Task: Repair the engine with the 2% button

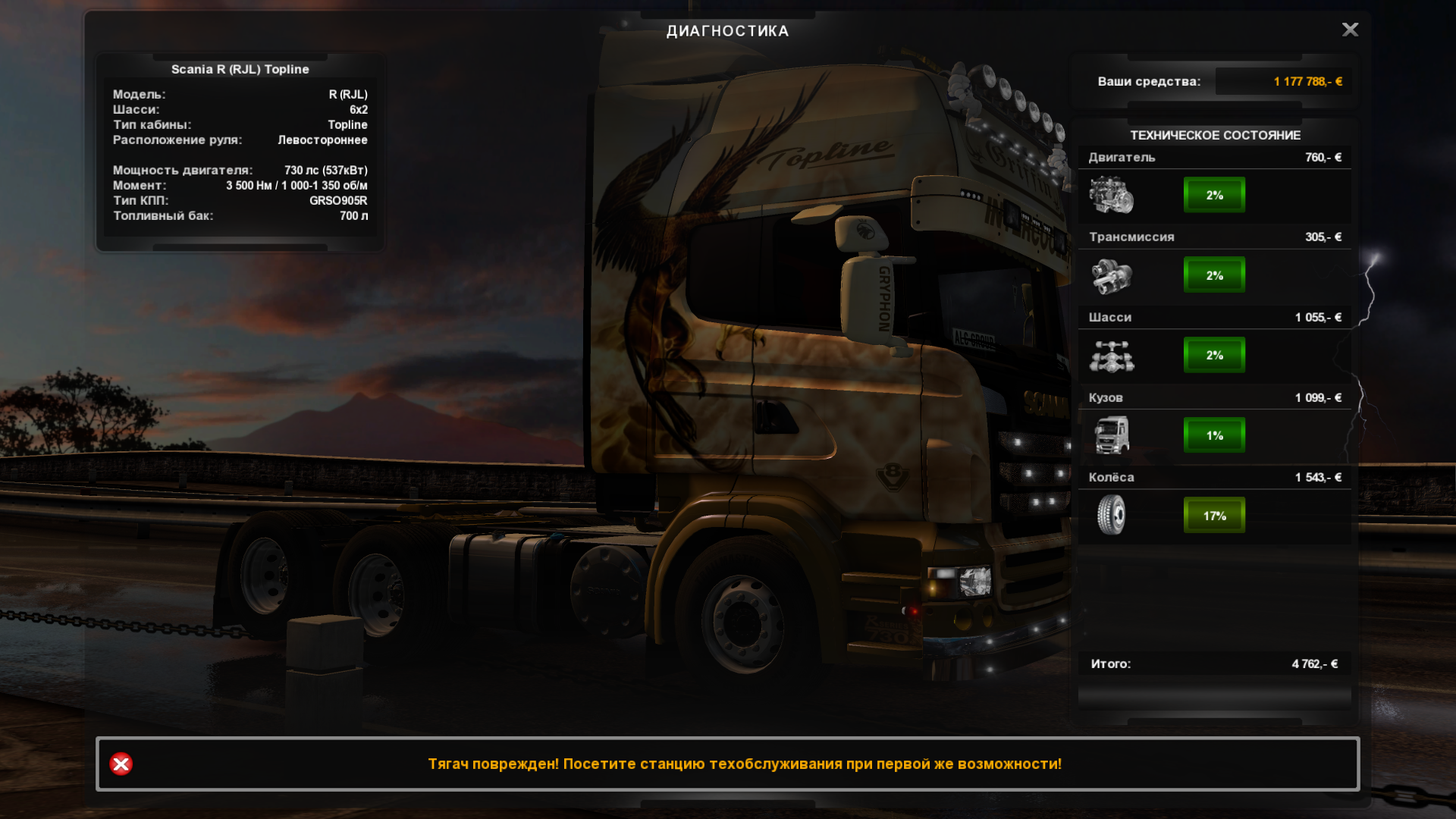Action: click(x=1214, y=195)
